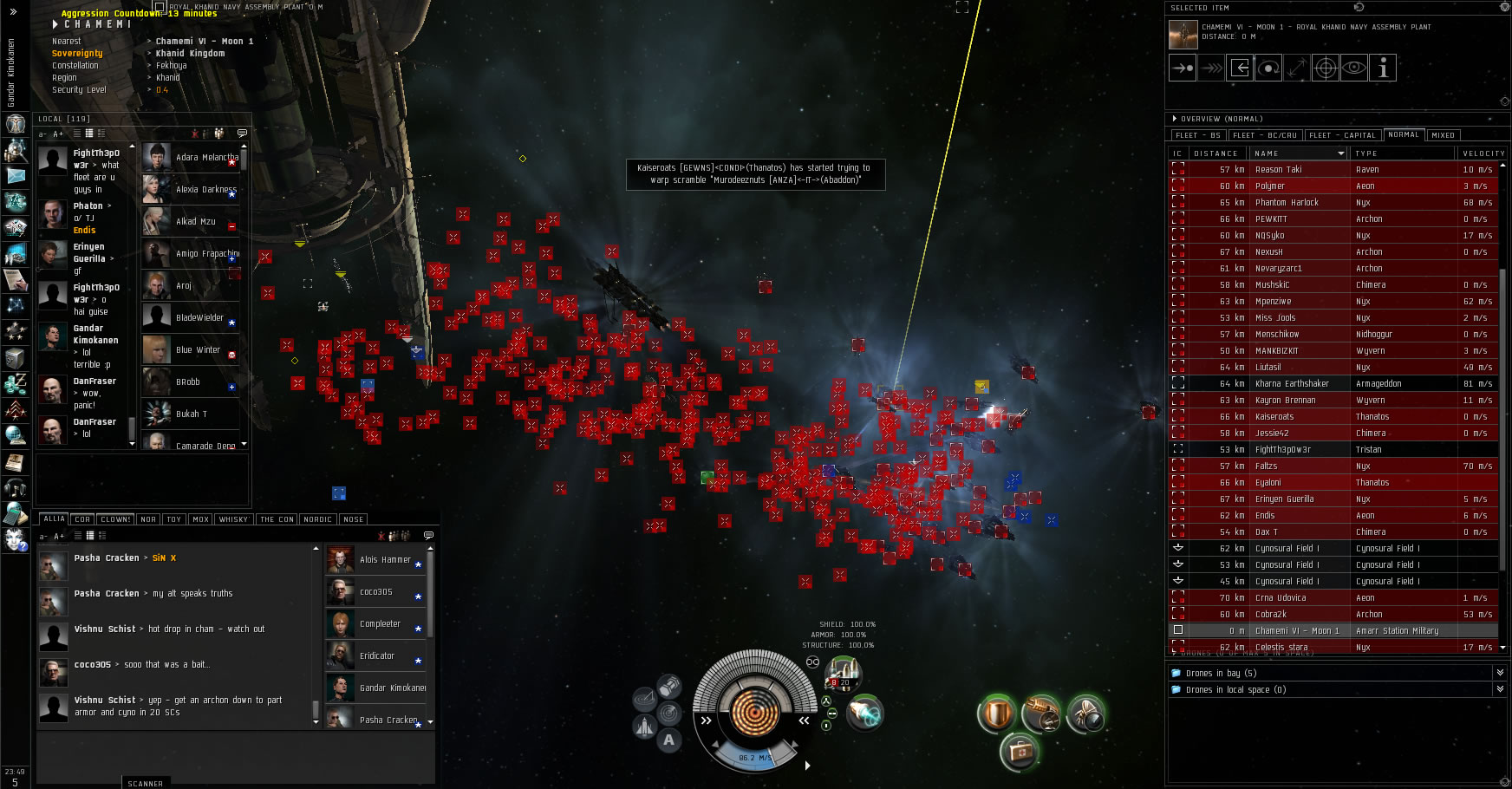Viewport: 1512px width, 789px height.
Task: Open the Mixed overview tab
Action: coord(1443,135)
